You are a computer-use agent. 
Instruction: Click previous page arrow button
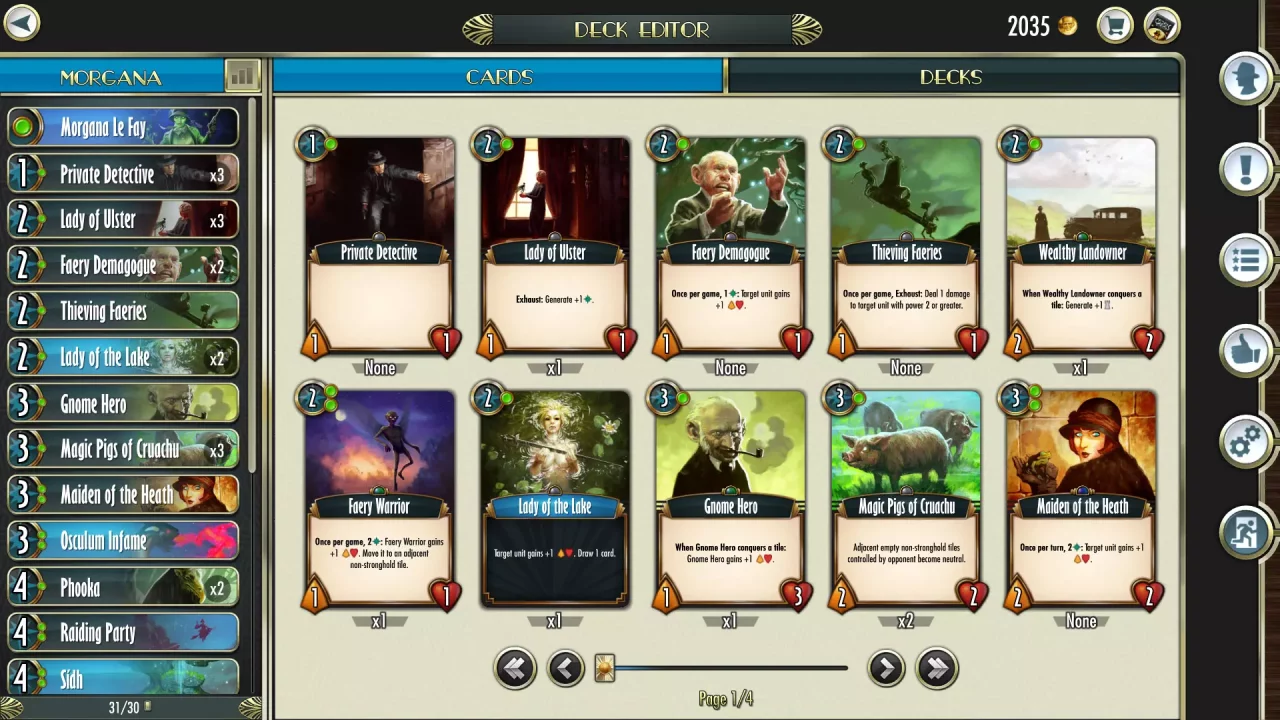click(x=565, y=668)
